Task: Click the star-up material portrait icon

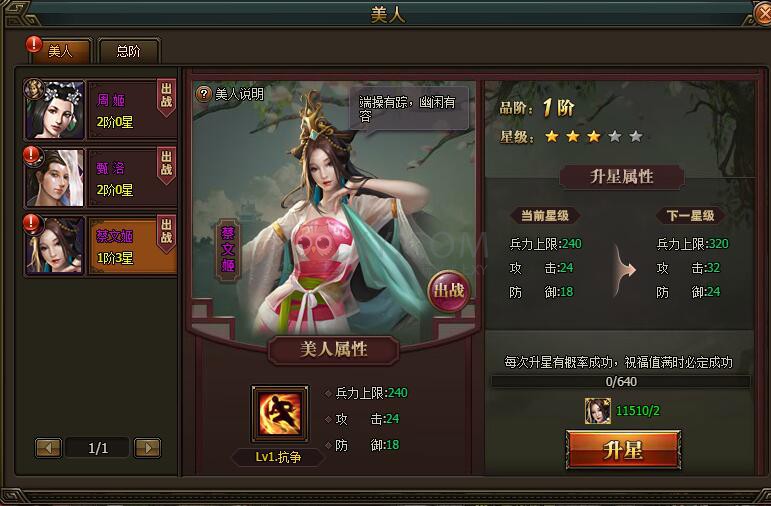Action: point(597,409)
